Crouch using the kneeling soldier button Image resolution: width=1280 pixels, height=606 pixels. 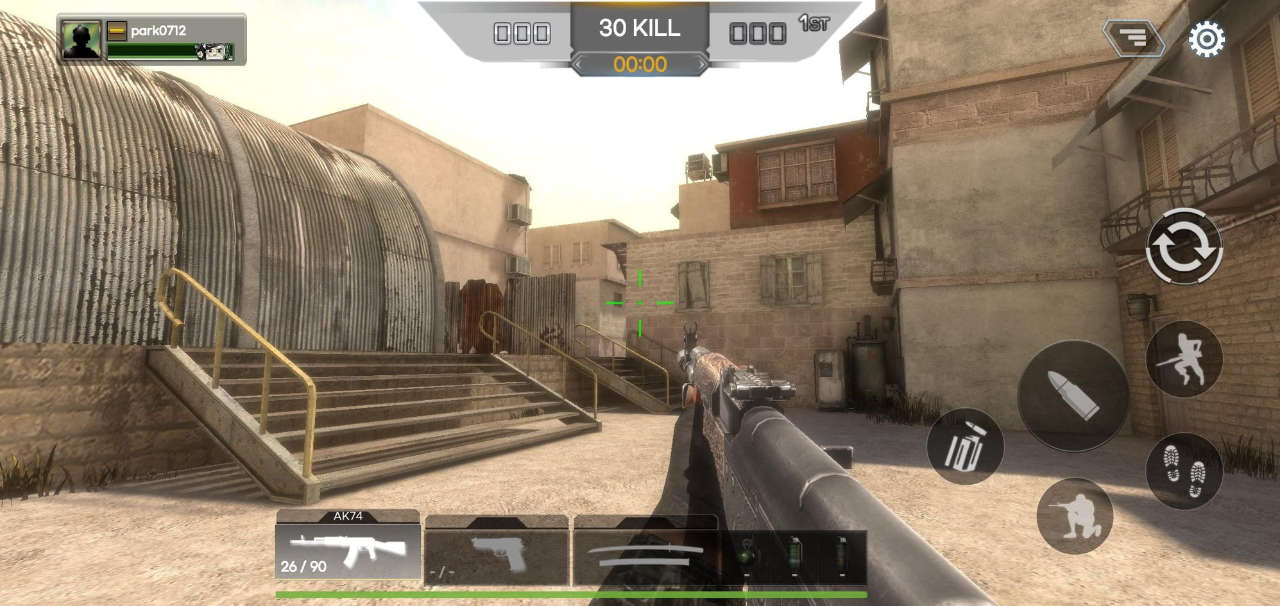pyautogui.click(x=1074, y=515)
